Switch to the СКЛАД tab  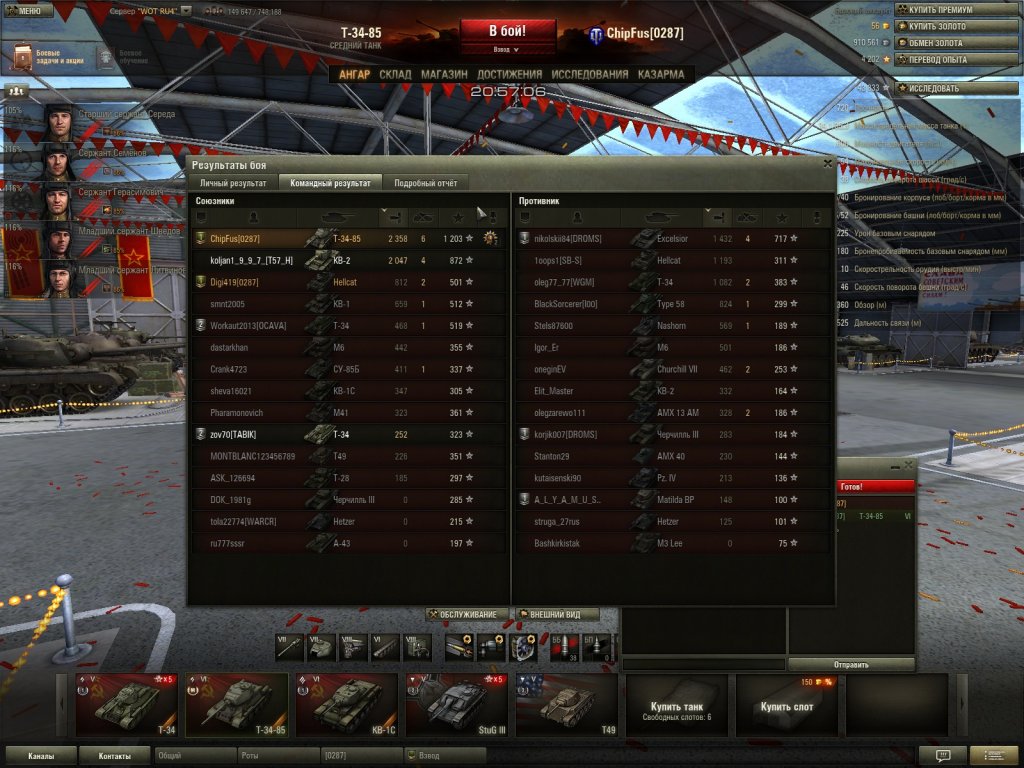click(x=395, y=74)
